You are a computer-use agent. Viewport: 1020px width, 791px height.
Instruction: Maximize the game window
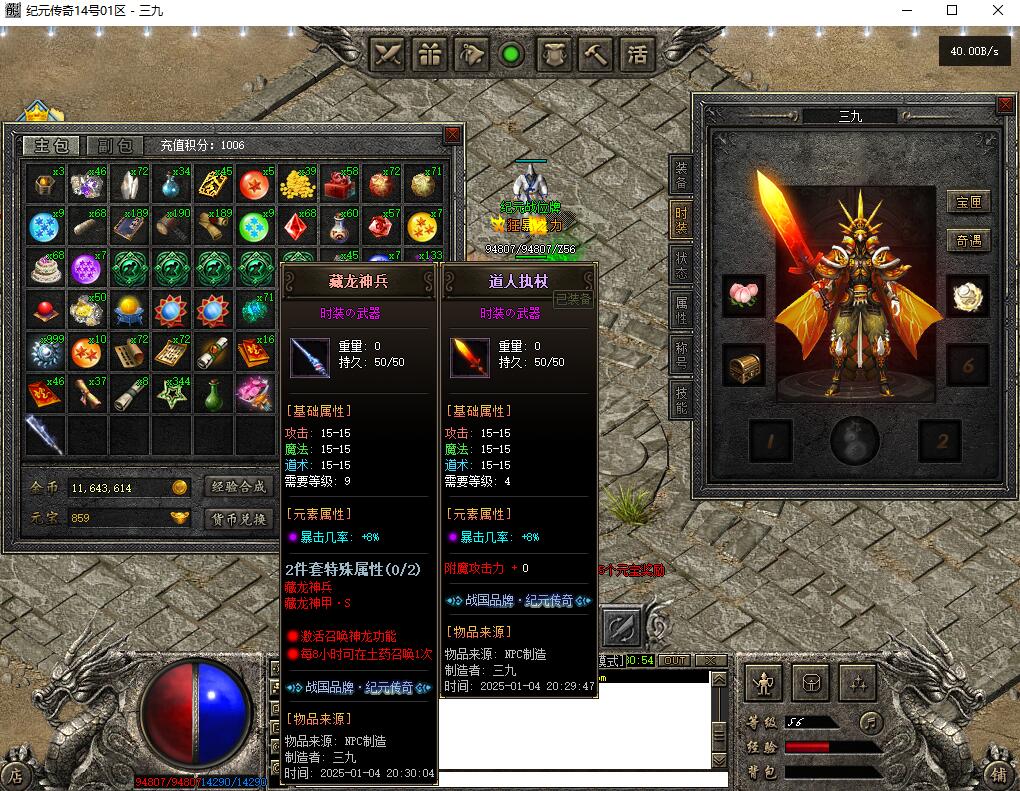point(951,11)
